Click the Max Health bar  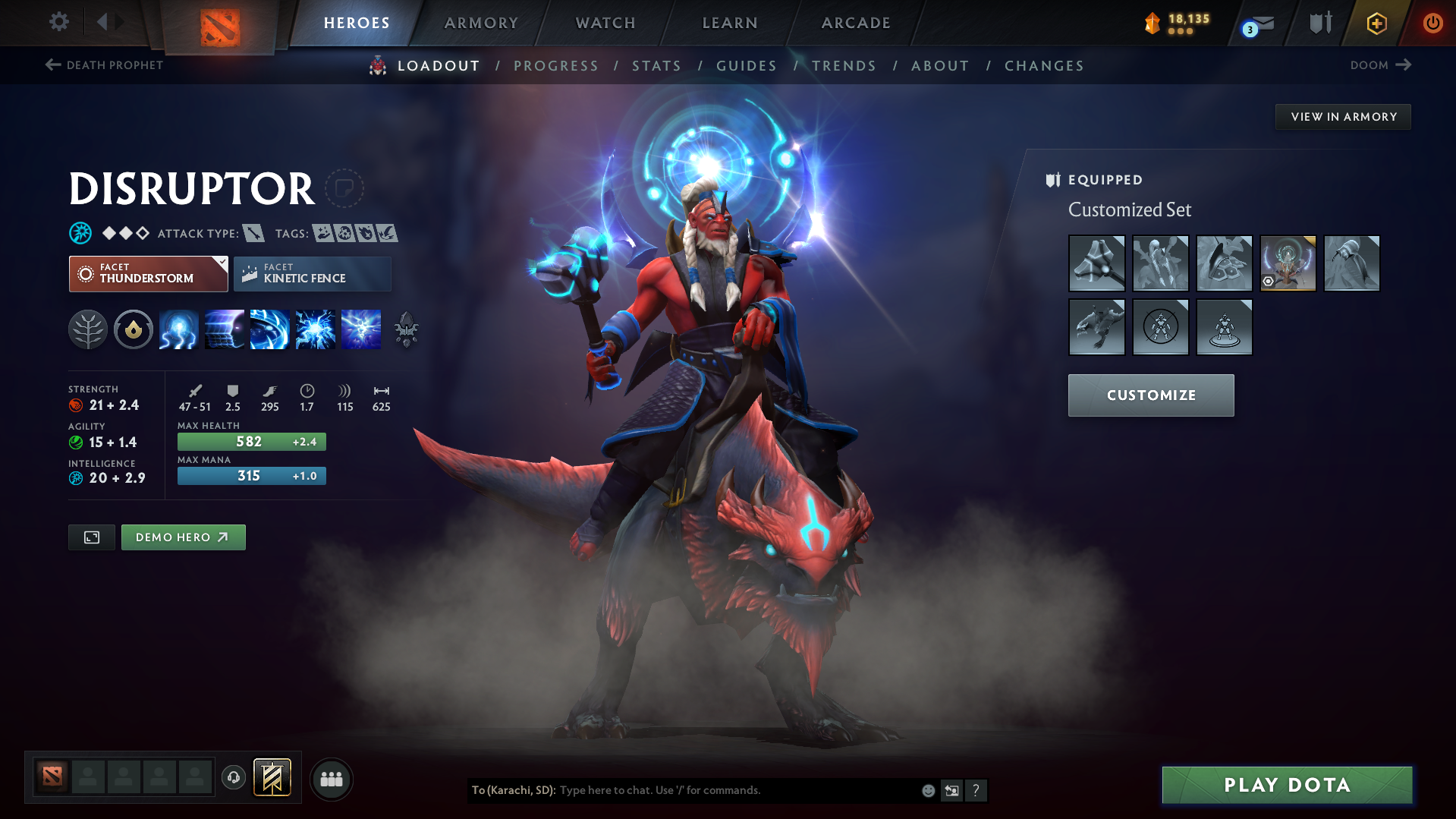point(251,441)
